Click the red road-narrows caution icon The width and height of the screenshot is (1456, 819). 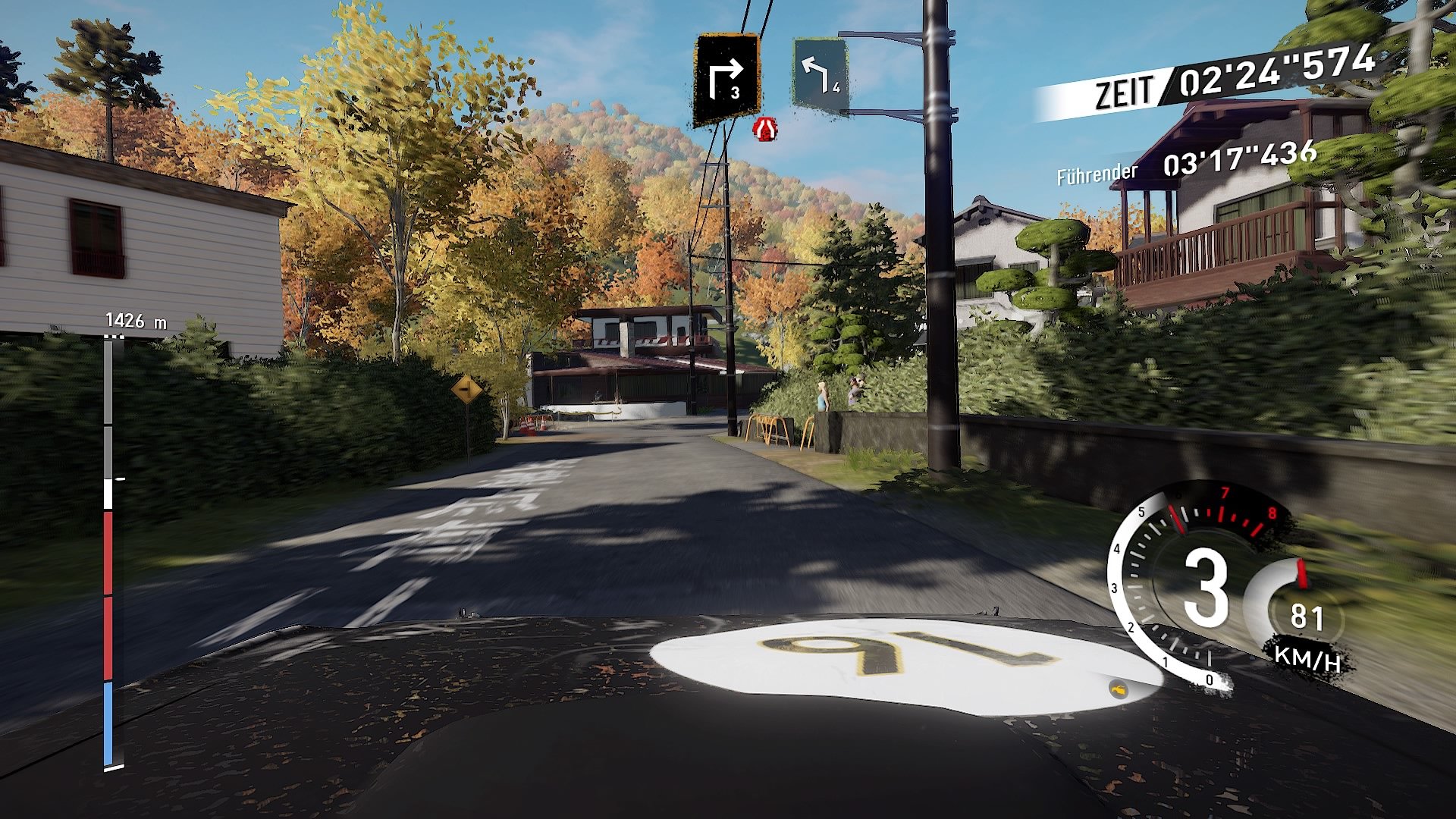[x=765, y=129]
